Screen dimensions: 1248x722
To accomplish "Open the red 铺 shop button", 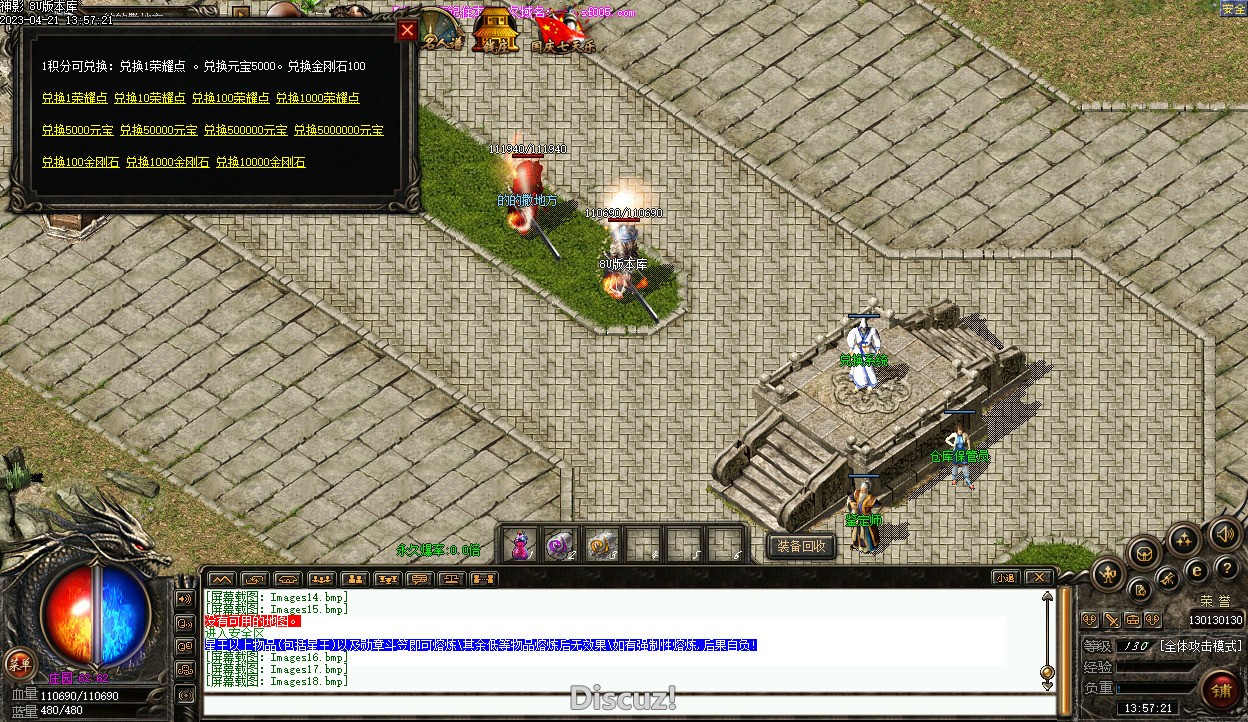I will pos(1221,692).
